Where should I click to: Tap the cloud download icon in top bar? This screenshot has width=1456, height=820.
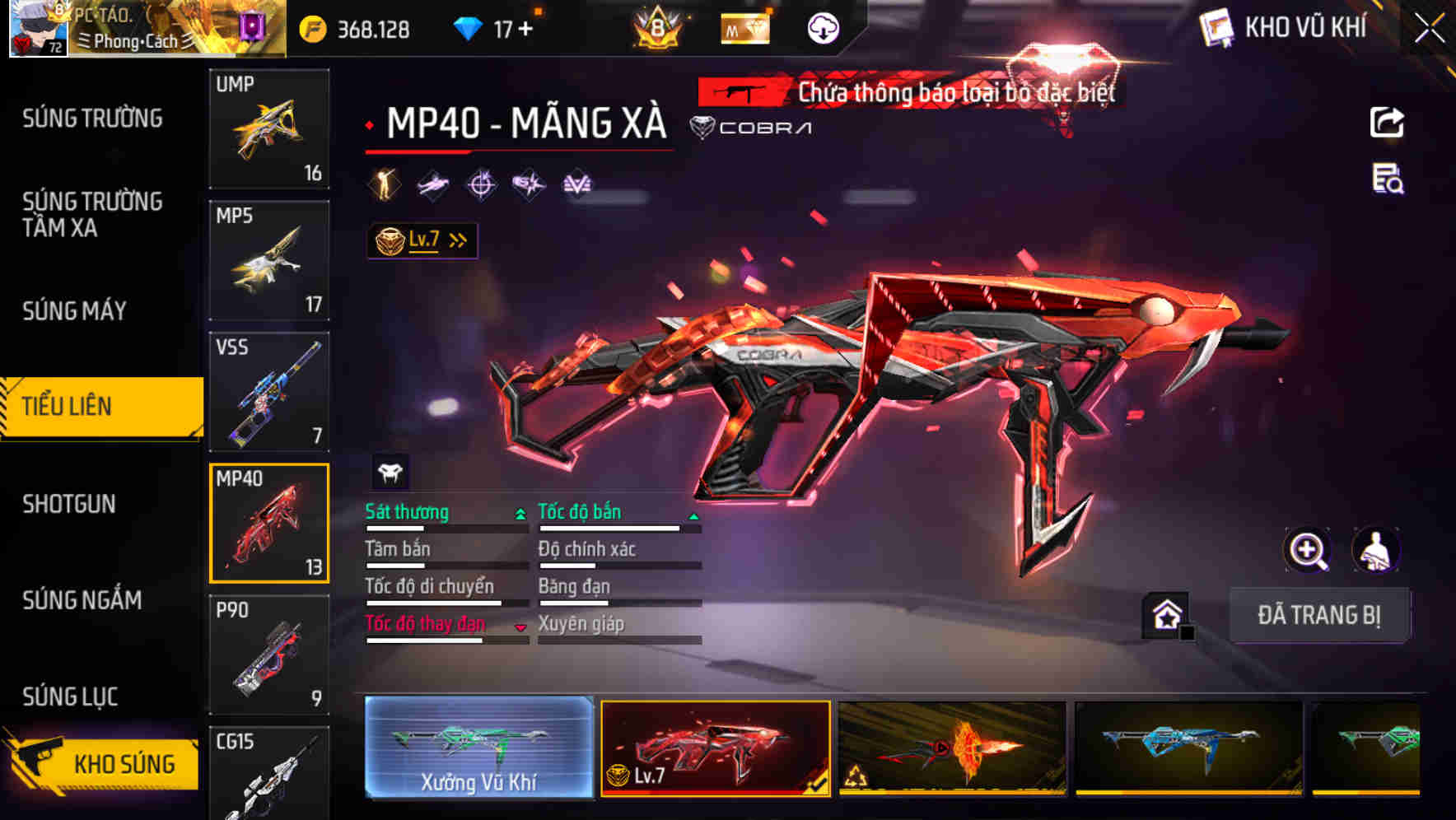tap(821, 27)
